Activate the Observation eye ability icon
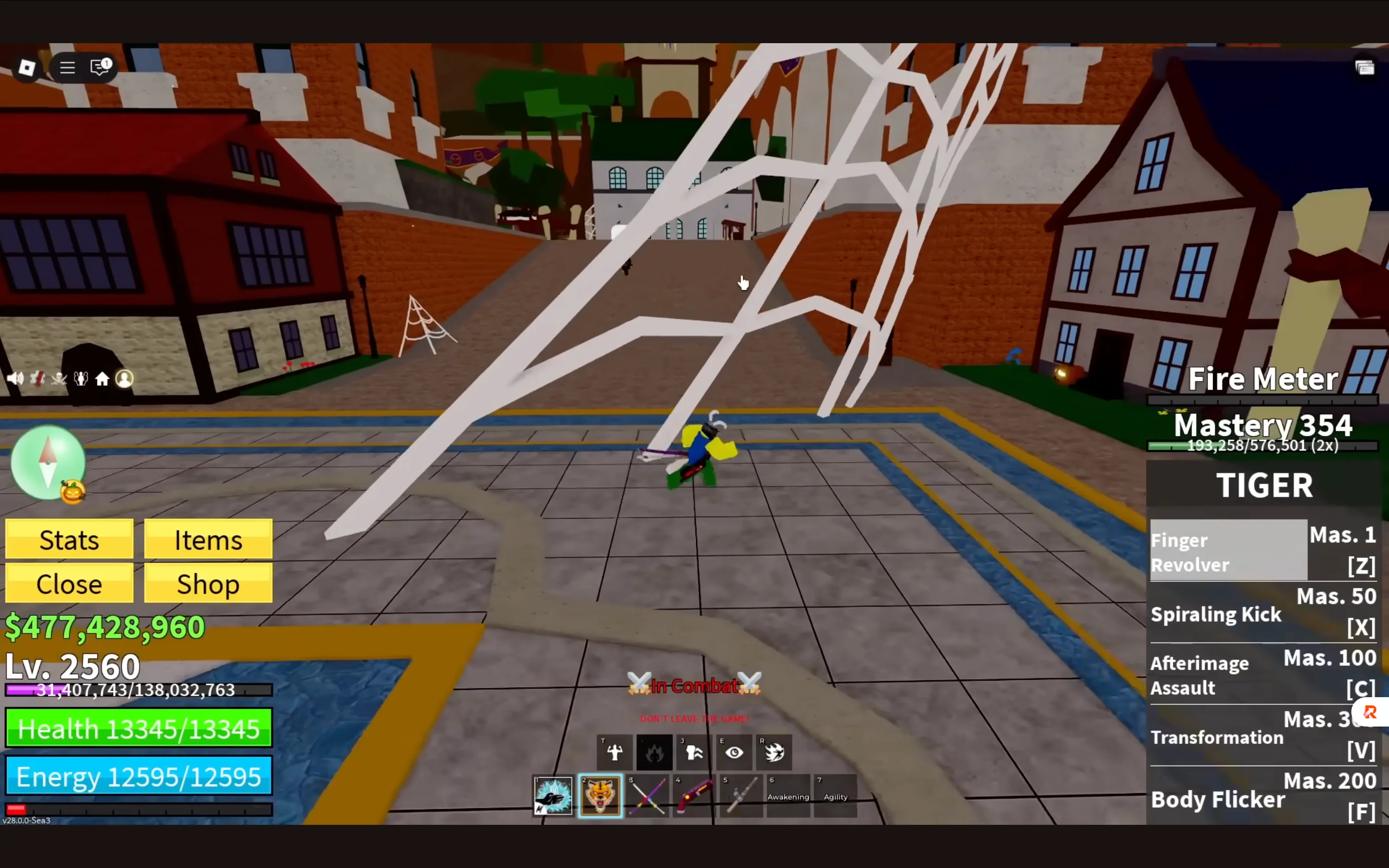The height and width of the screenshot is (868, 1389). pos(734,752)
